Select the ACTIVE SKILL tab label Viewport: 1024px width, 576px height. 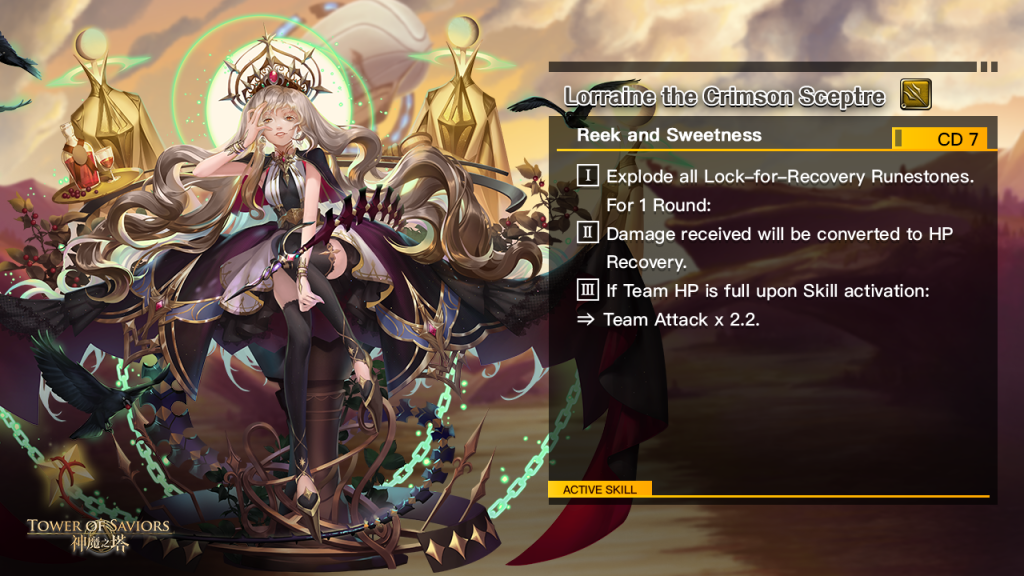pyautogui.click(x=599, y=490)
